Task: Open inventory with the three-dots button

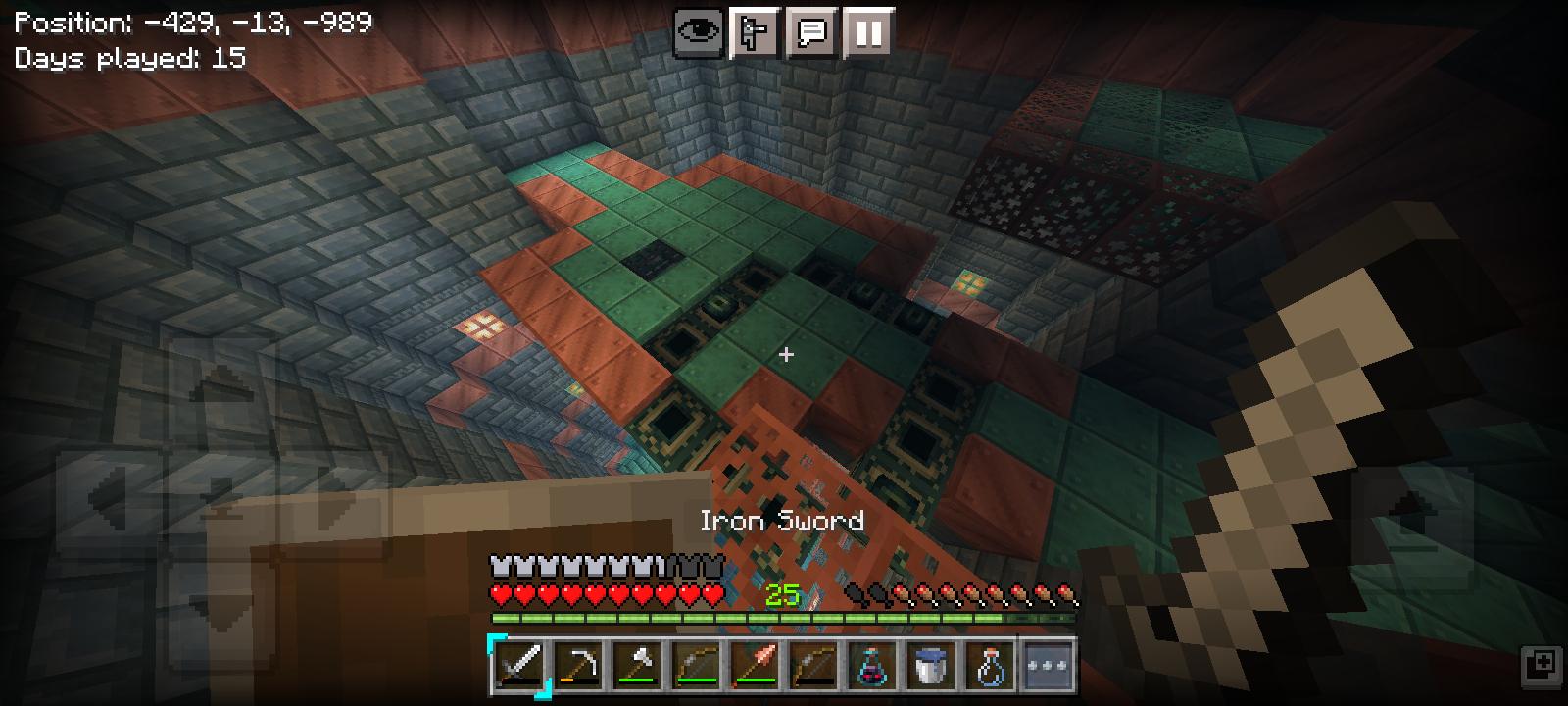Action: click(x=1048, y=666)
